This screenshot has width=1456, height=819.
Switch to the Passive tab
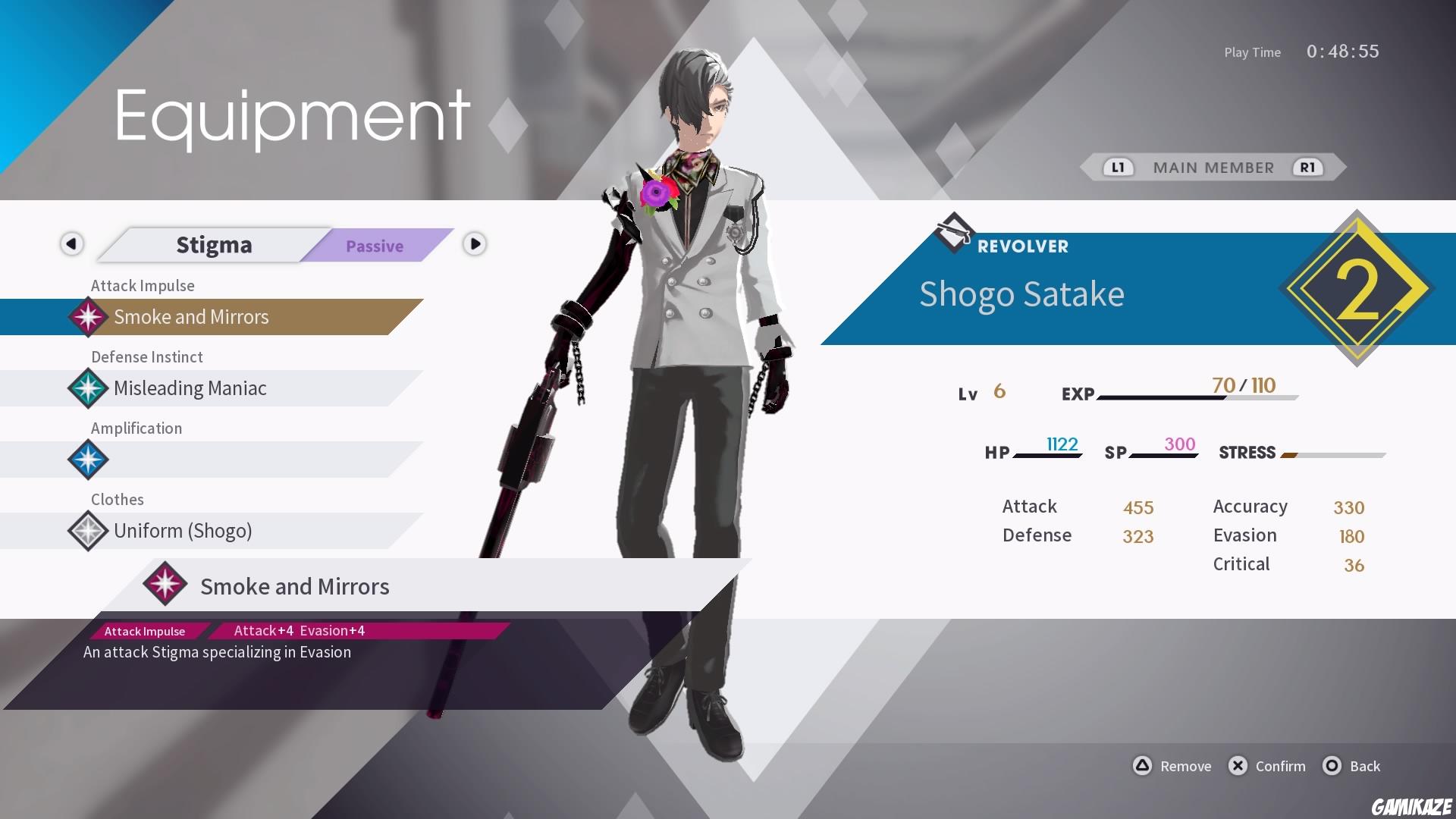375,246
